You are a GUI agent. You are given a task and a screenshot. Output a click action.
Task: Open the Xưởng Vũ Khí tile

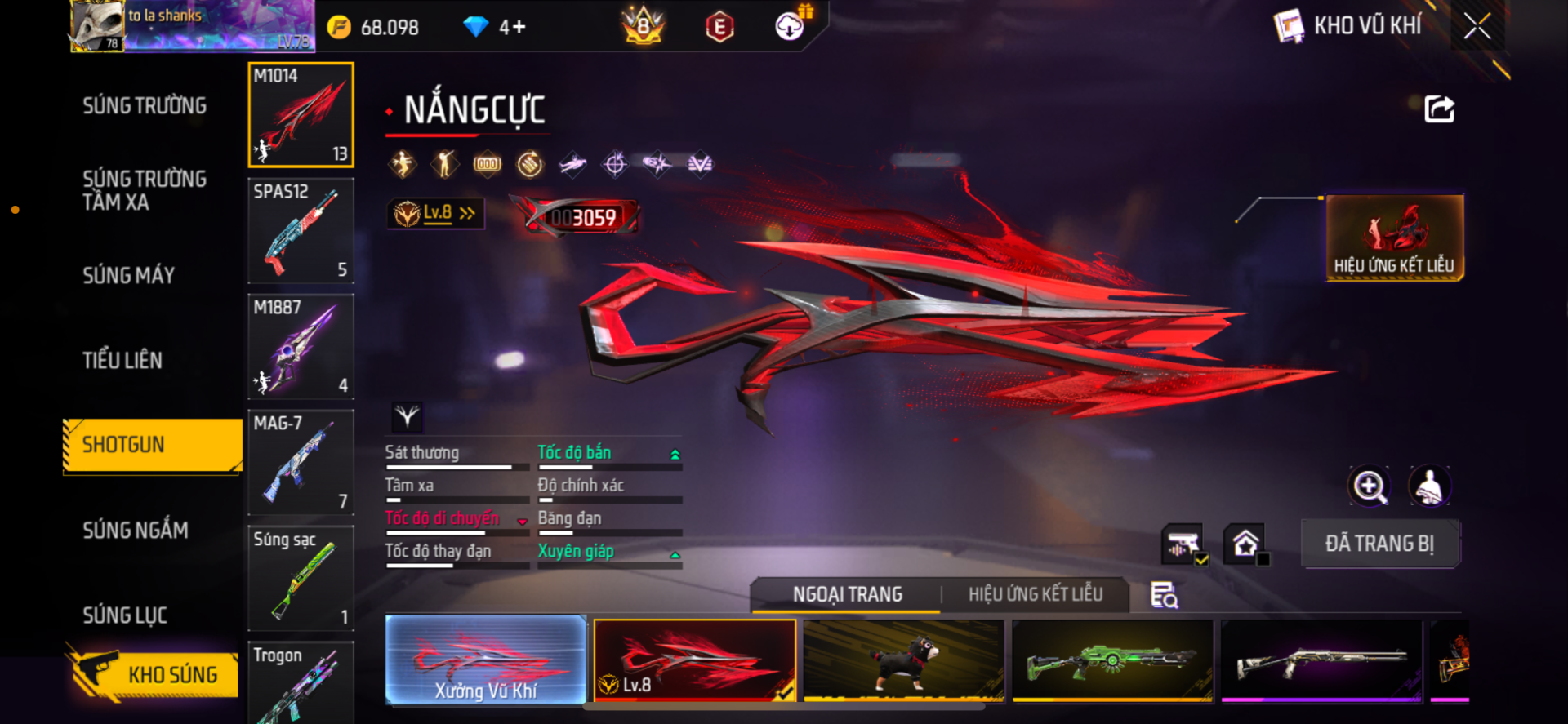tap(486, 660)
